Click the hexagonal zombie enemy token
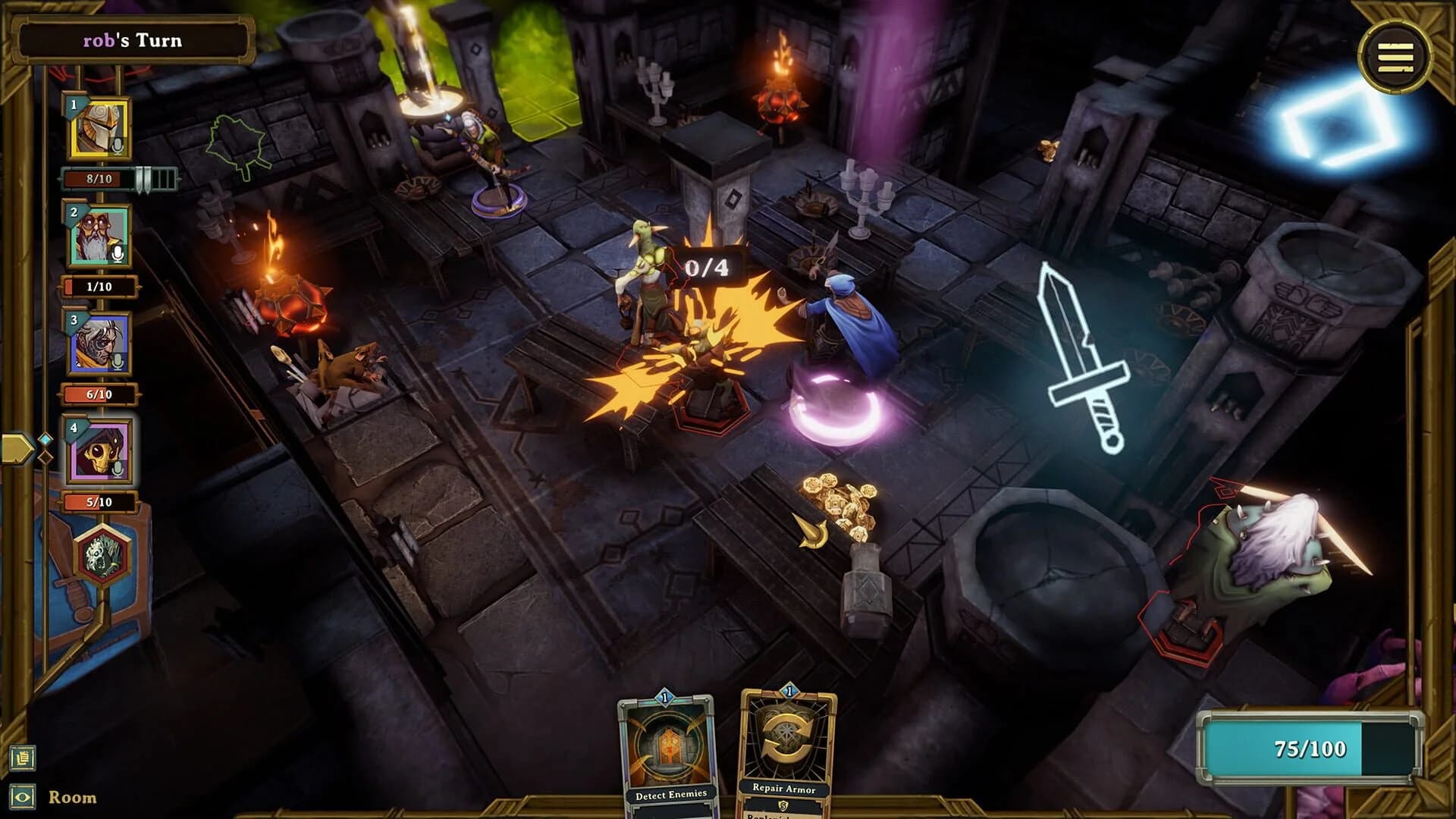This screenshot has width=1456, height=819. point(102,557)
